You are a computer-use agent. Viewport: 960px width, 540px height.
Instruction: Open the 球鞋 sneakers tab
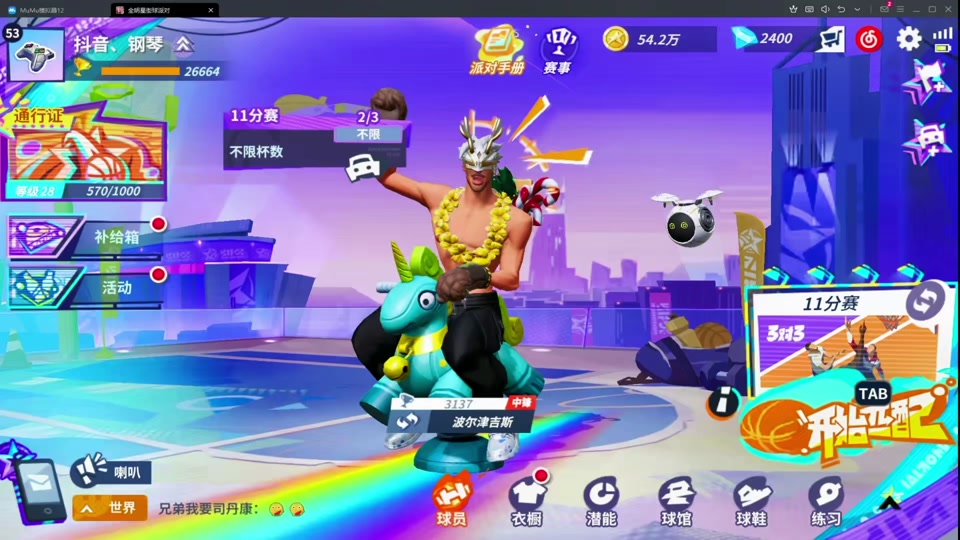pos(751,501)
